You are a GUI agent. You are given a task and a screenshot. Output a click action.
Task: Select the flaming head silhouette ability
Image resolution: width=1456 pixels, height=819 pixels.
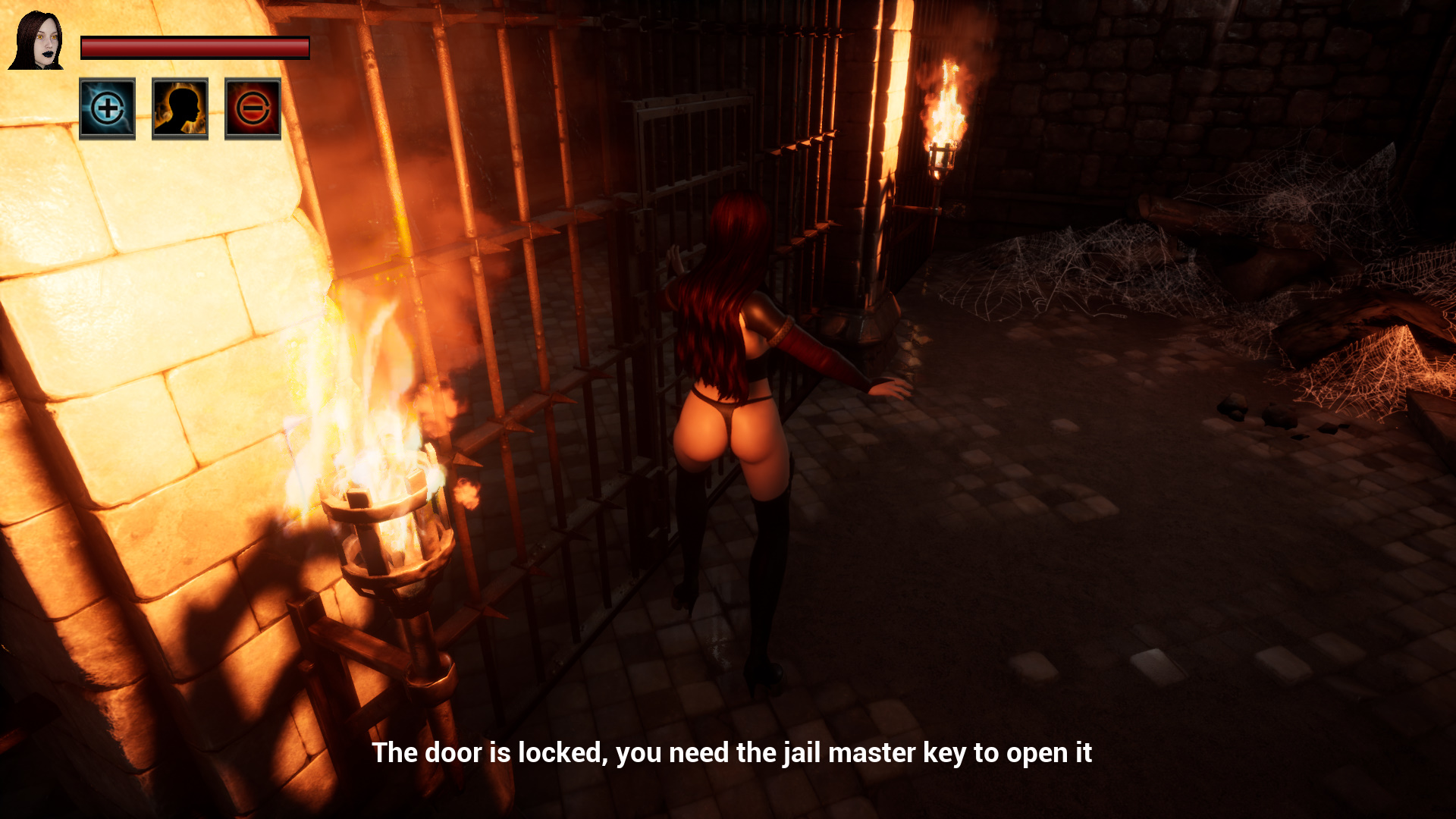[x=180, y=108]
